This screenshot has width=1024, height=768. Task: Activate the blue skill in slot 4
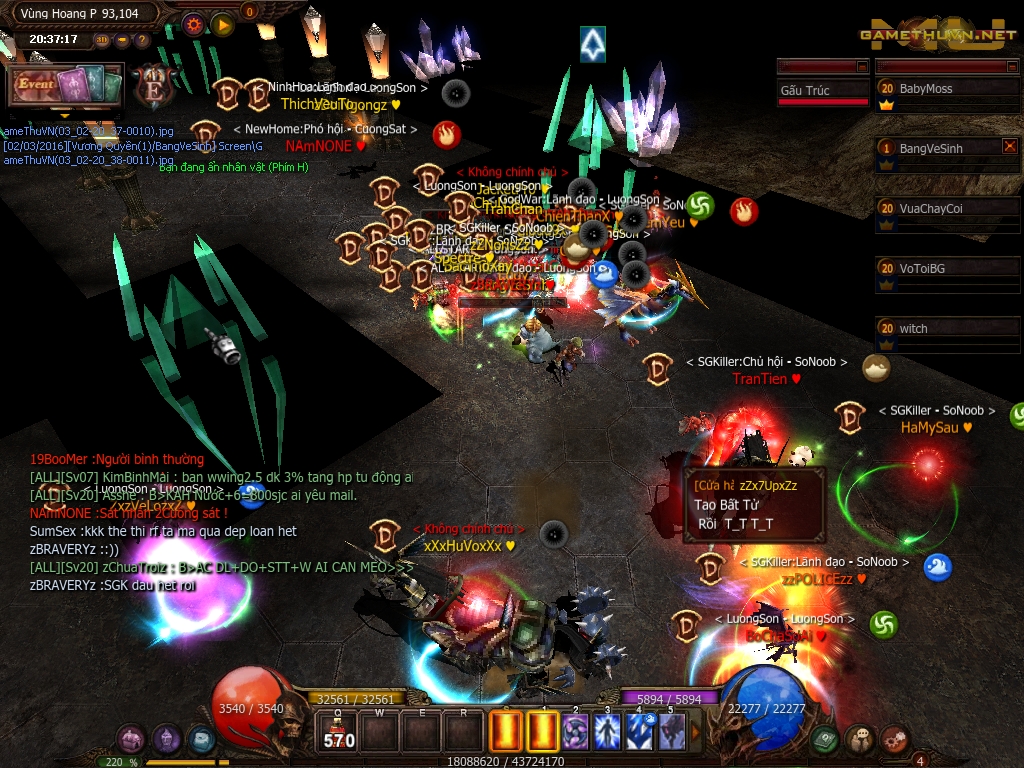tap(640, 731)
